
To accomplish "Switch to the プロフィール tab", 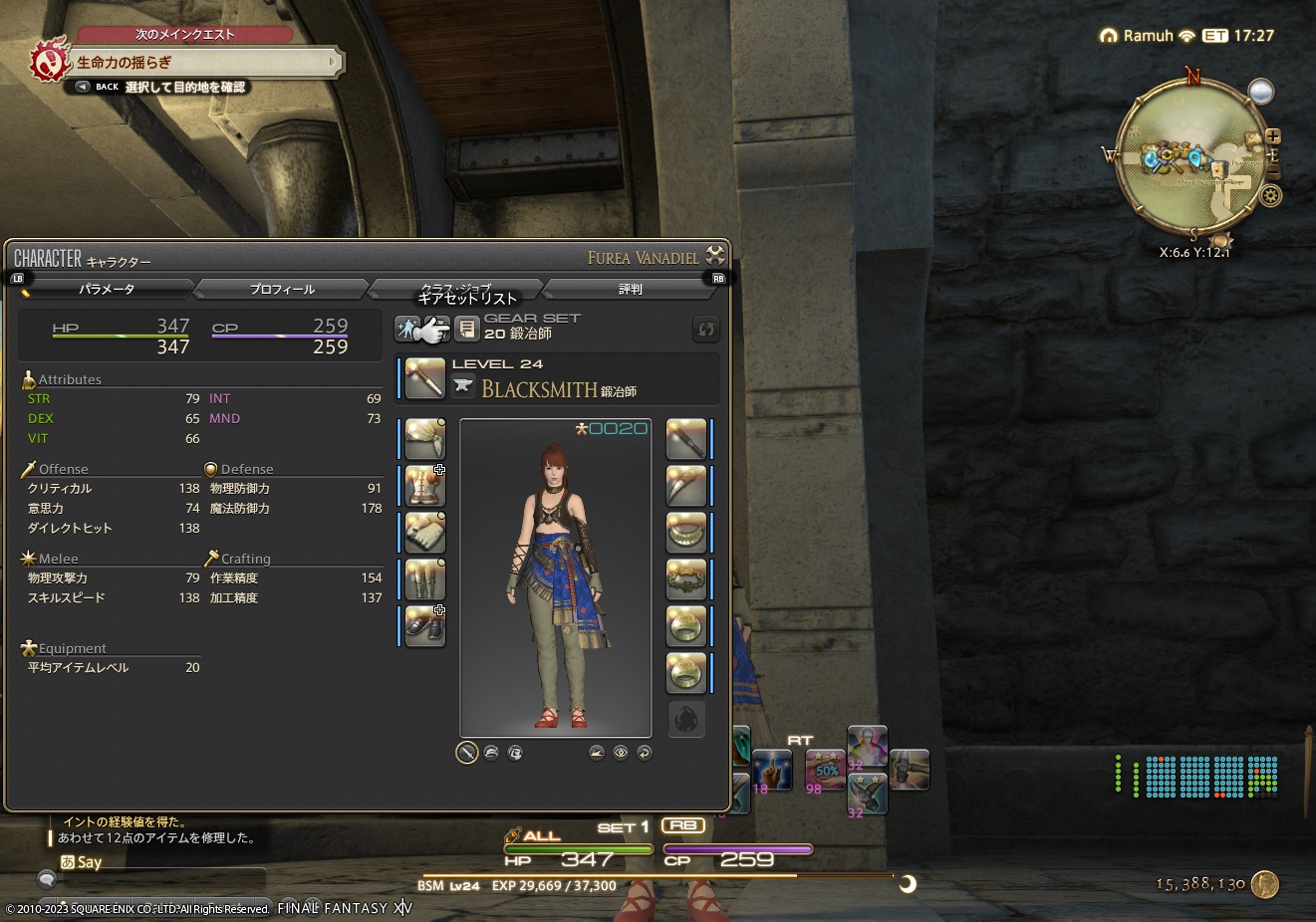I will tap(281, 289).
